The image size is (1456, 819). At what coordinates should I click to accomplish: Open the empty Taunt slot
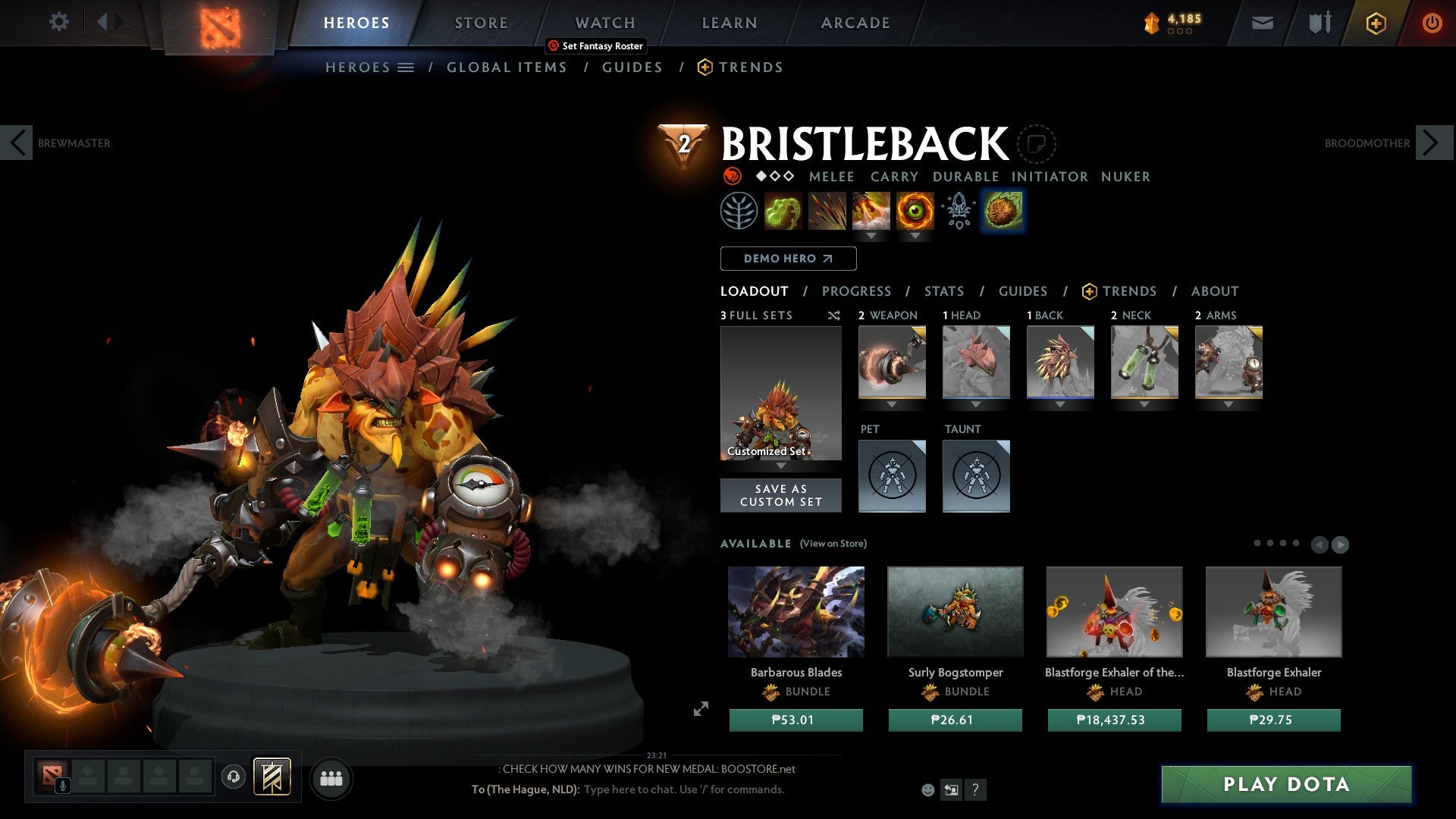[976, 476]
